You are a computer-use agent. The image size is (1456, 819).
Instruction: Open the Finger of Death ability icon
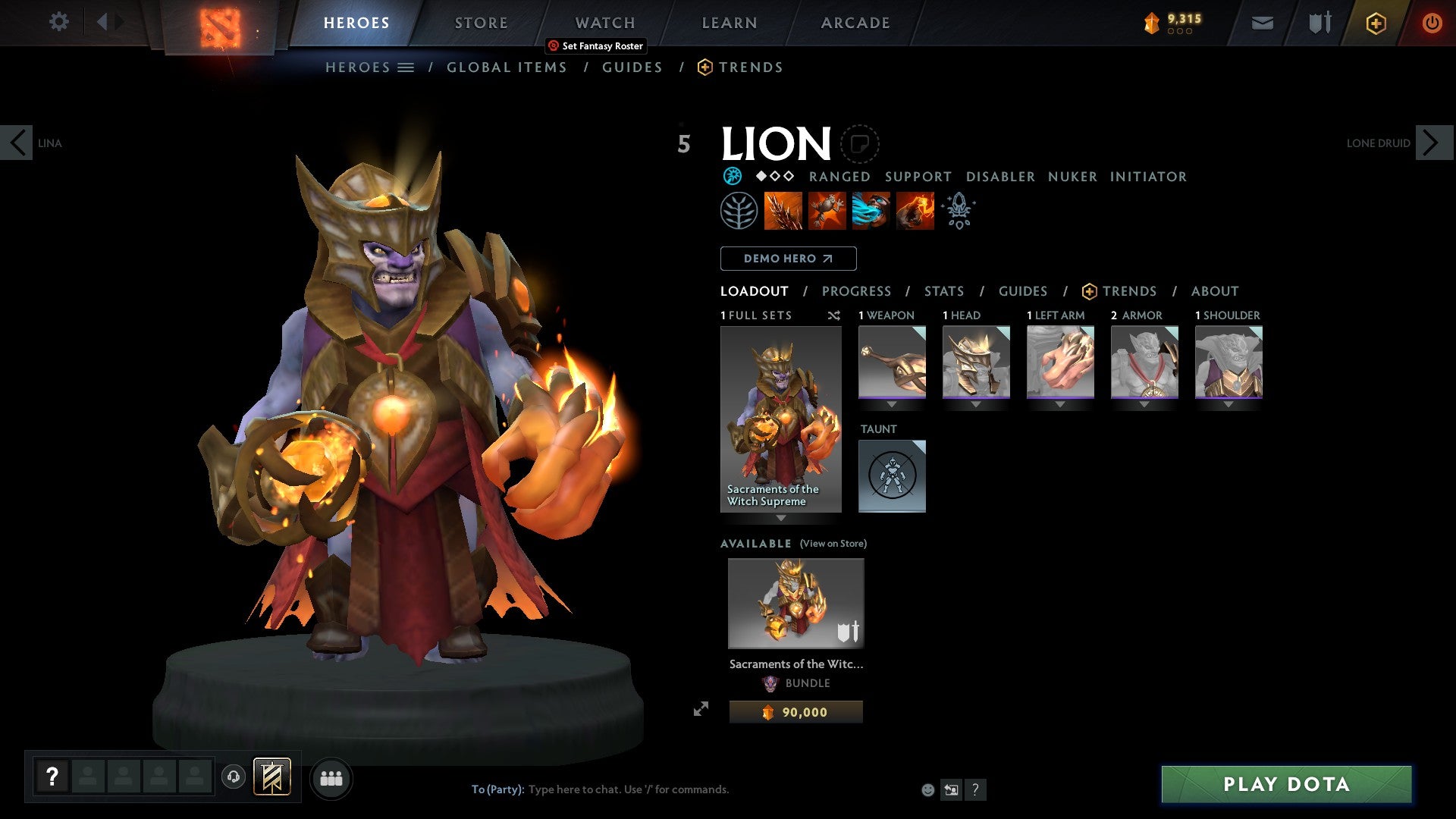(915, 211)
